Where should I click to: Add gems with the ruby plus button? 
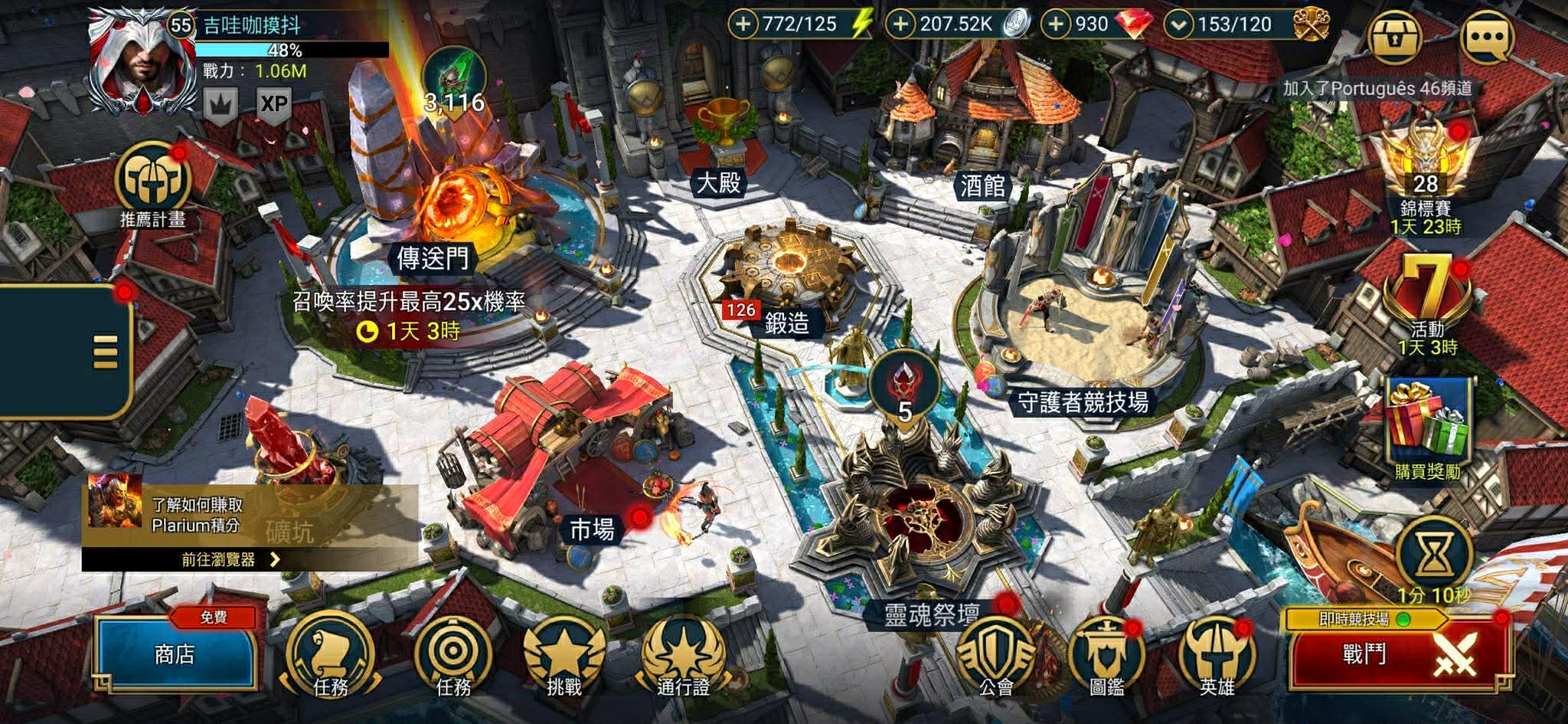1056,25
